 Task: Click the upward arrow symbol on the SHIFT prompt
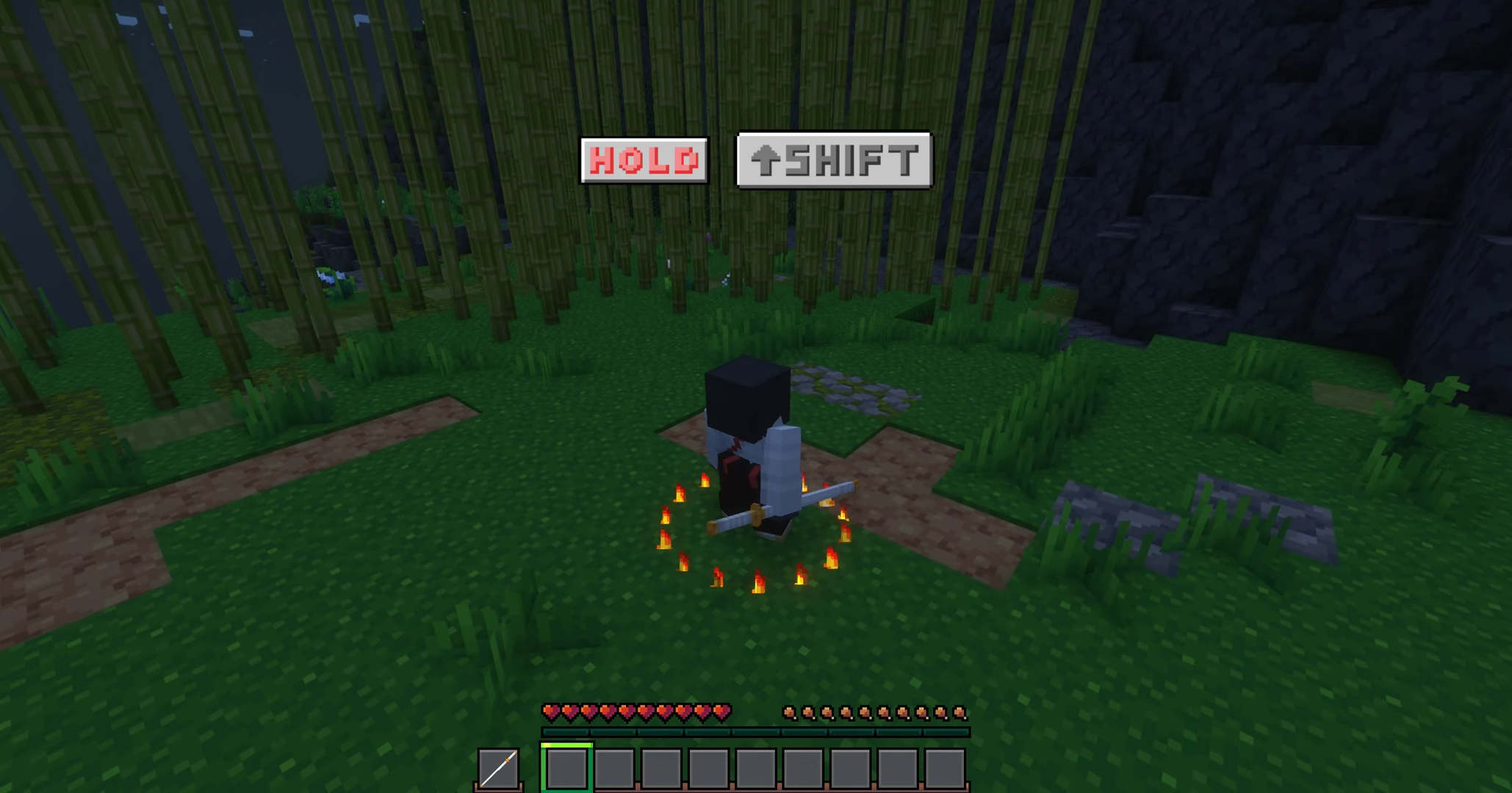pyautogui.click(x=766, y=162)
